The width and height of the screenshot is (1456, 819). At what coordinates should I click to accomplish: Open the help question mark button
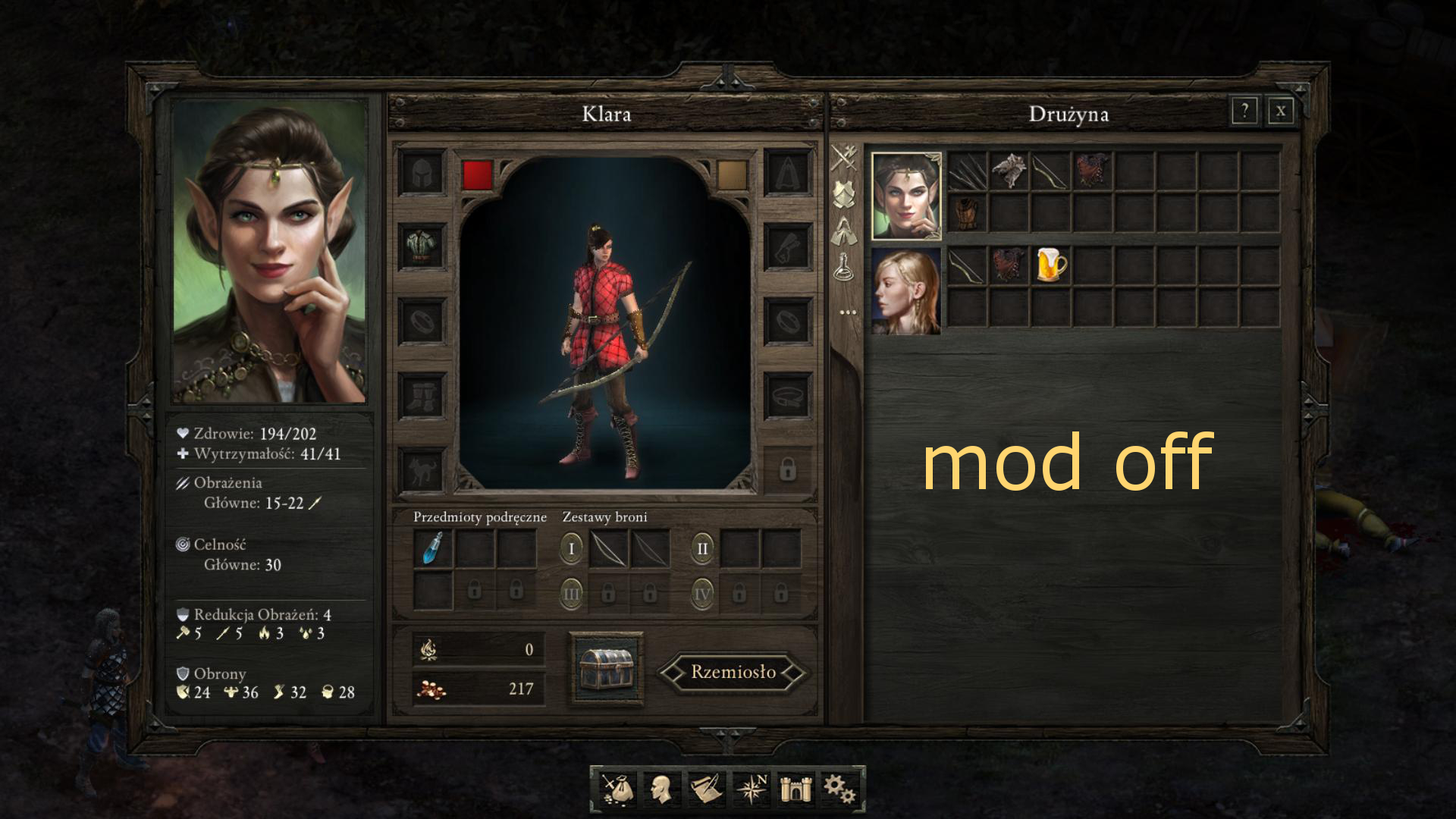1244,112
